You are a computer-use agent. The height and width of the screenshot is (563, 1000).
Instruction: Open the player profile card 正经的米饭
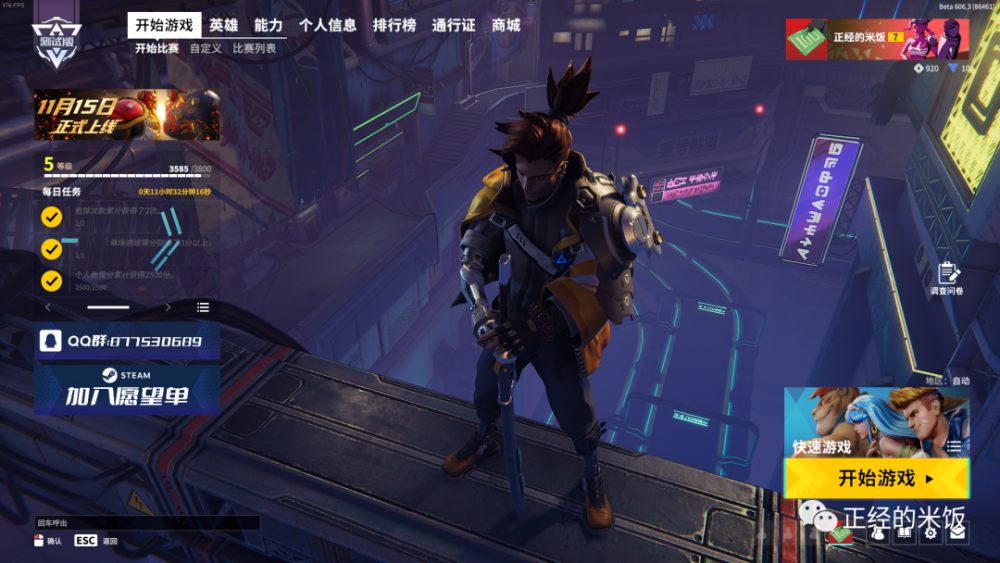(876, 39)
